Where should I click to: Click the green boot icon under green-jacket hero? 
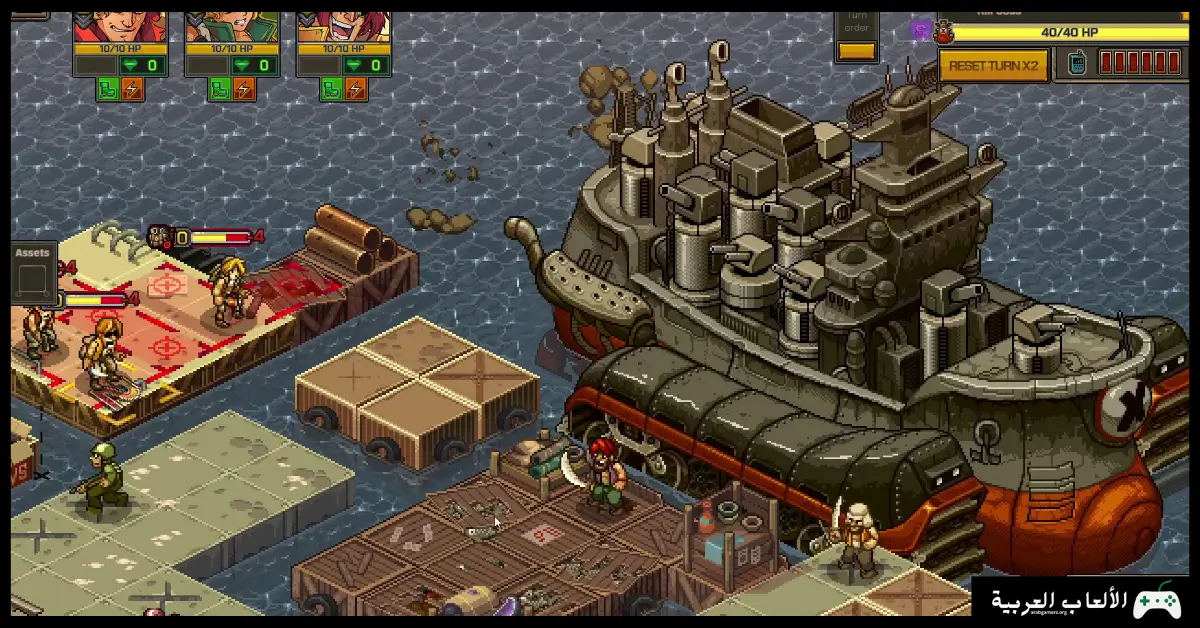[220, 90]
